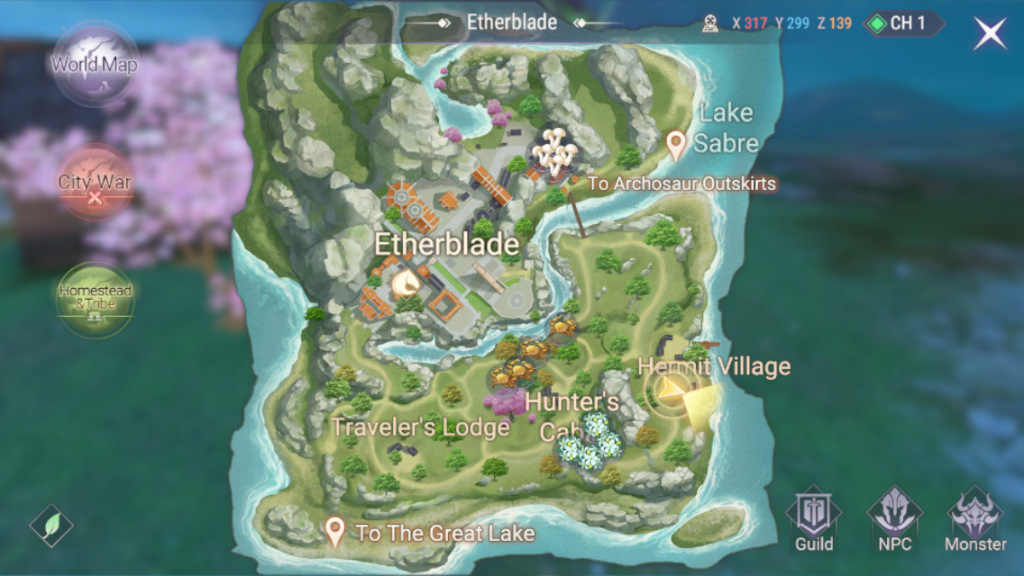Click the leaf icon button
Image resolution: width=1024 pixels, height=576 pixels.
(51, 525)
